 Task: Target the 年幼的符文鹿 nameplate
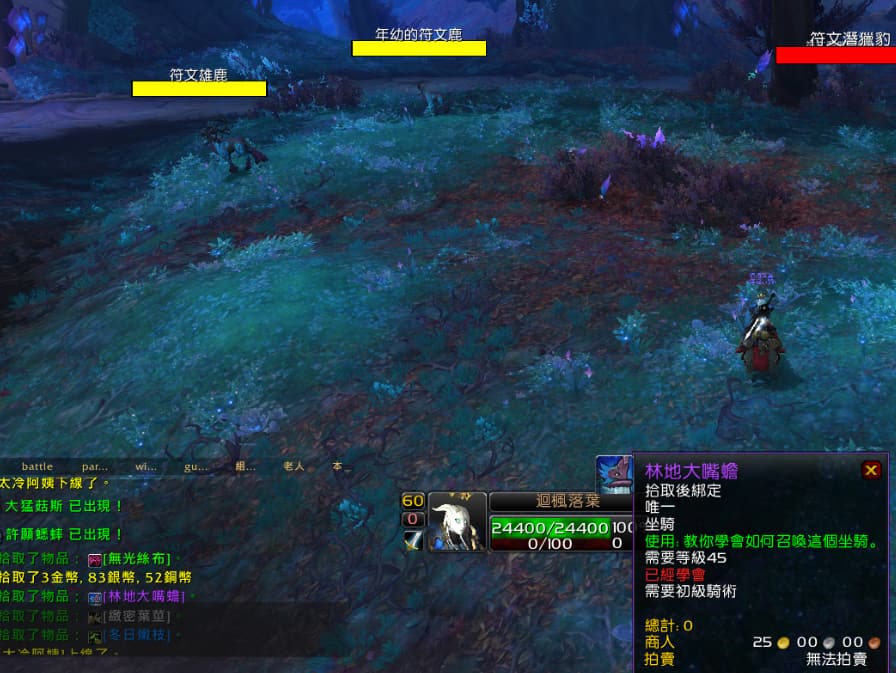[x=419, y=48]
